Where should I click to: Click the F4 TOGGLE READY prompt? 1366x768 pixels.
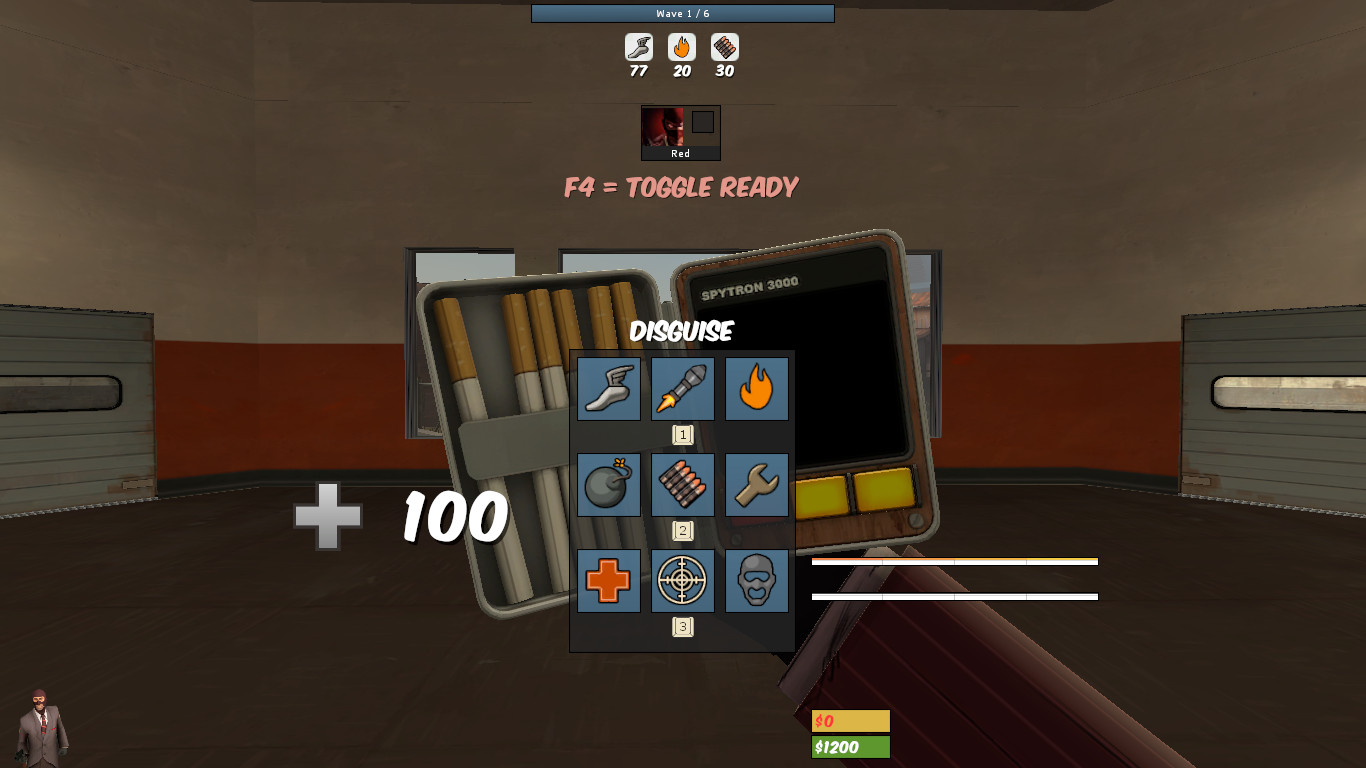point(681,187)
